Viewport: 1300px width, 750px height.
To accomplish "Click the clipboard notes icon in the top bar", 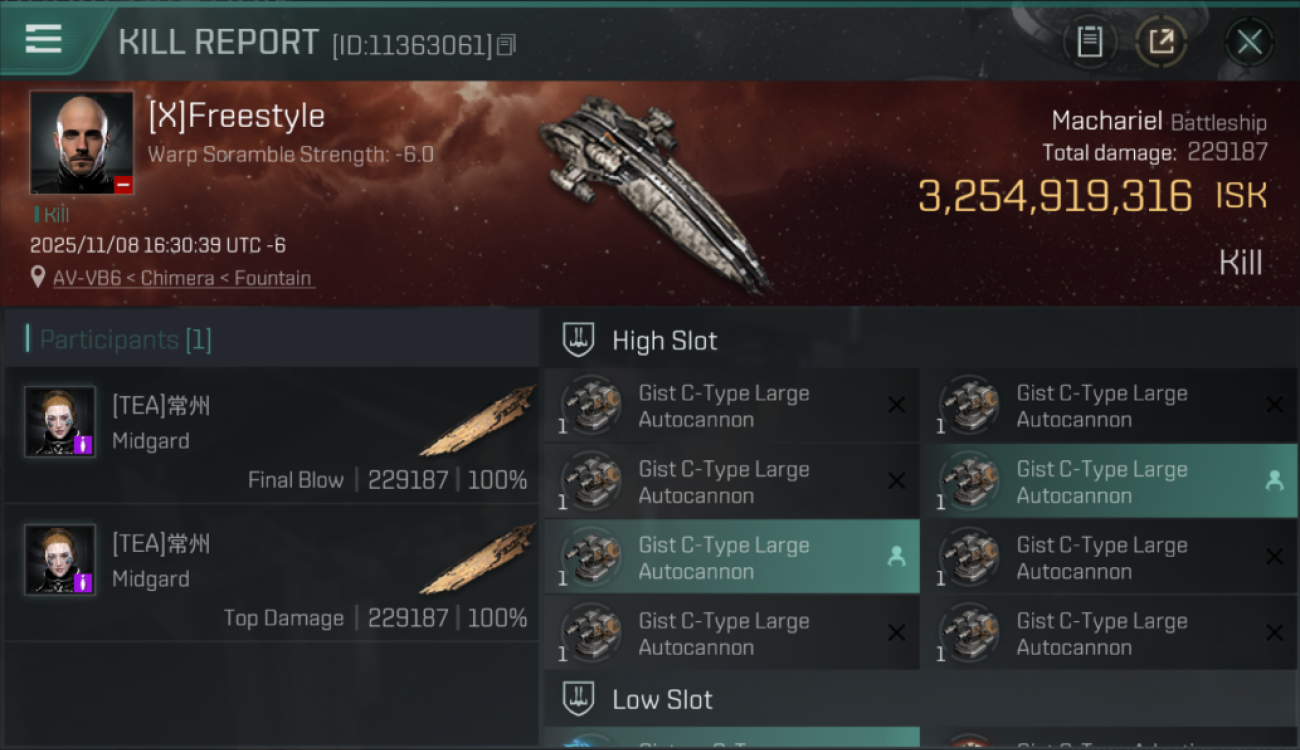I will (x=1090, y=42).
